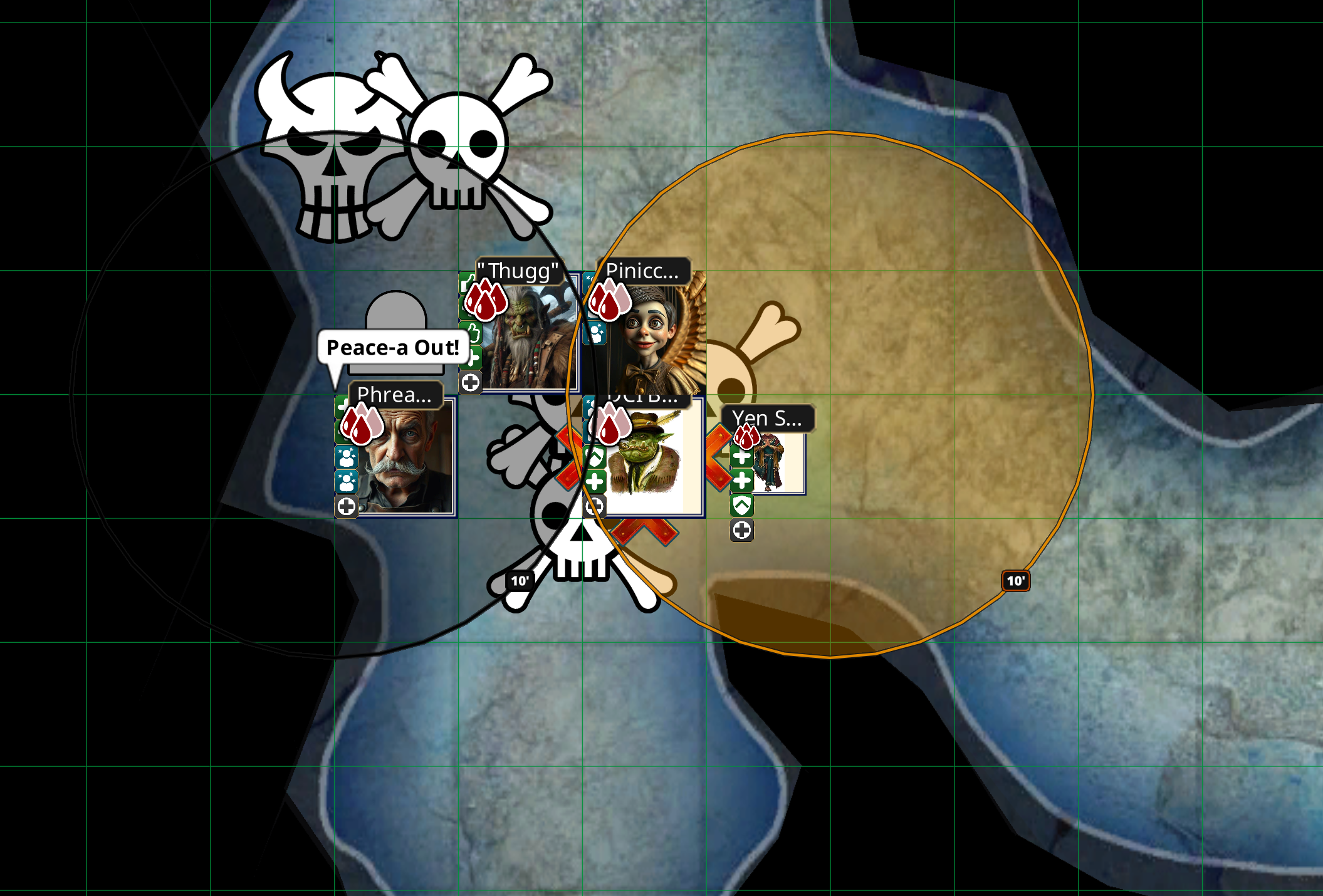The width and height of the screenshot is (1323, 896).
Task: Click the red blood drop health gauge on Yen S
Action: click(746, 437)
